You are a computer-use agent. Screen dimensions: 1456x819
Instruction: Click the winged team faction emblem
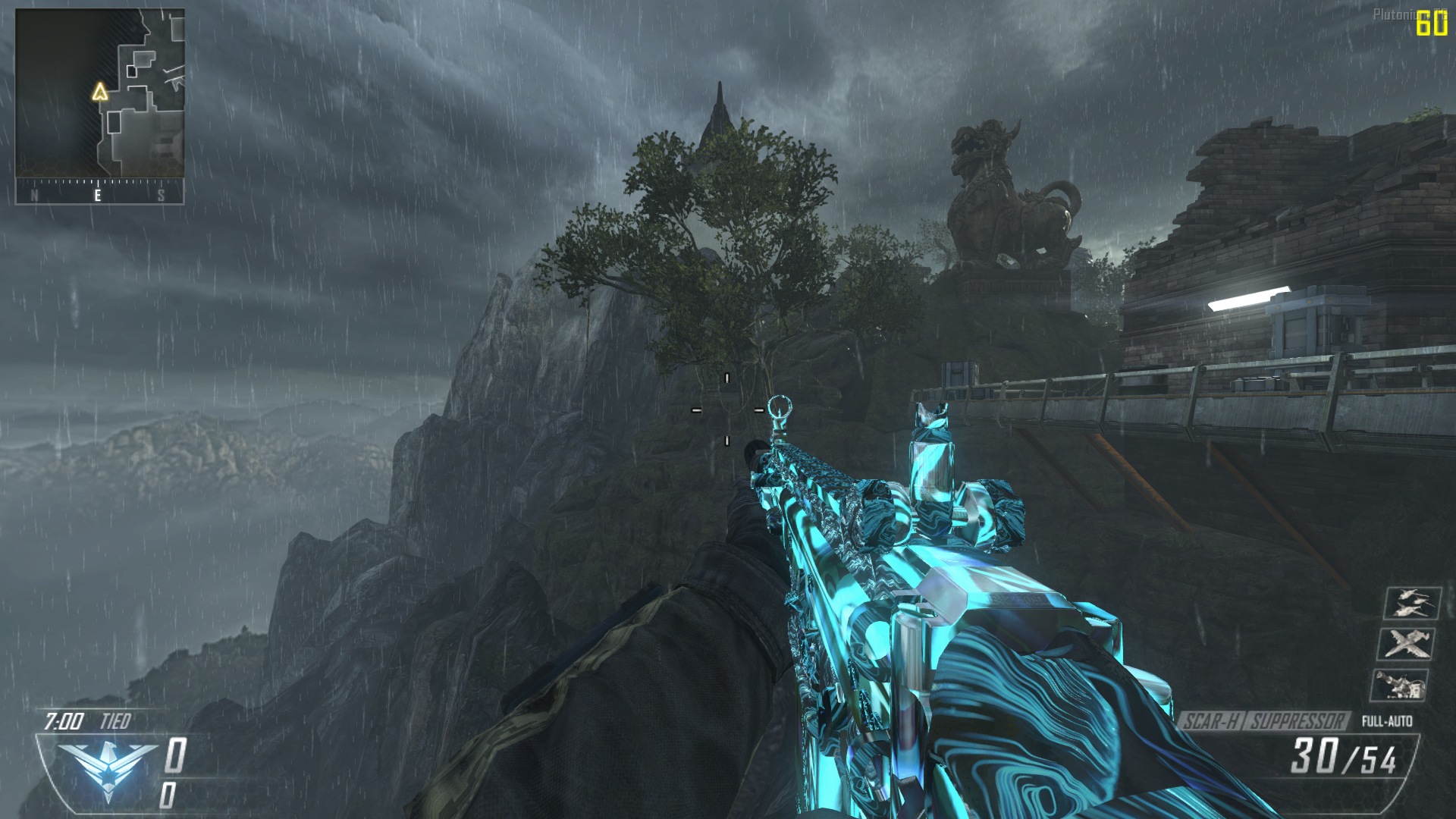pos(108,768)
